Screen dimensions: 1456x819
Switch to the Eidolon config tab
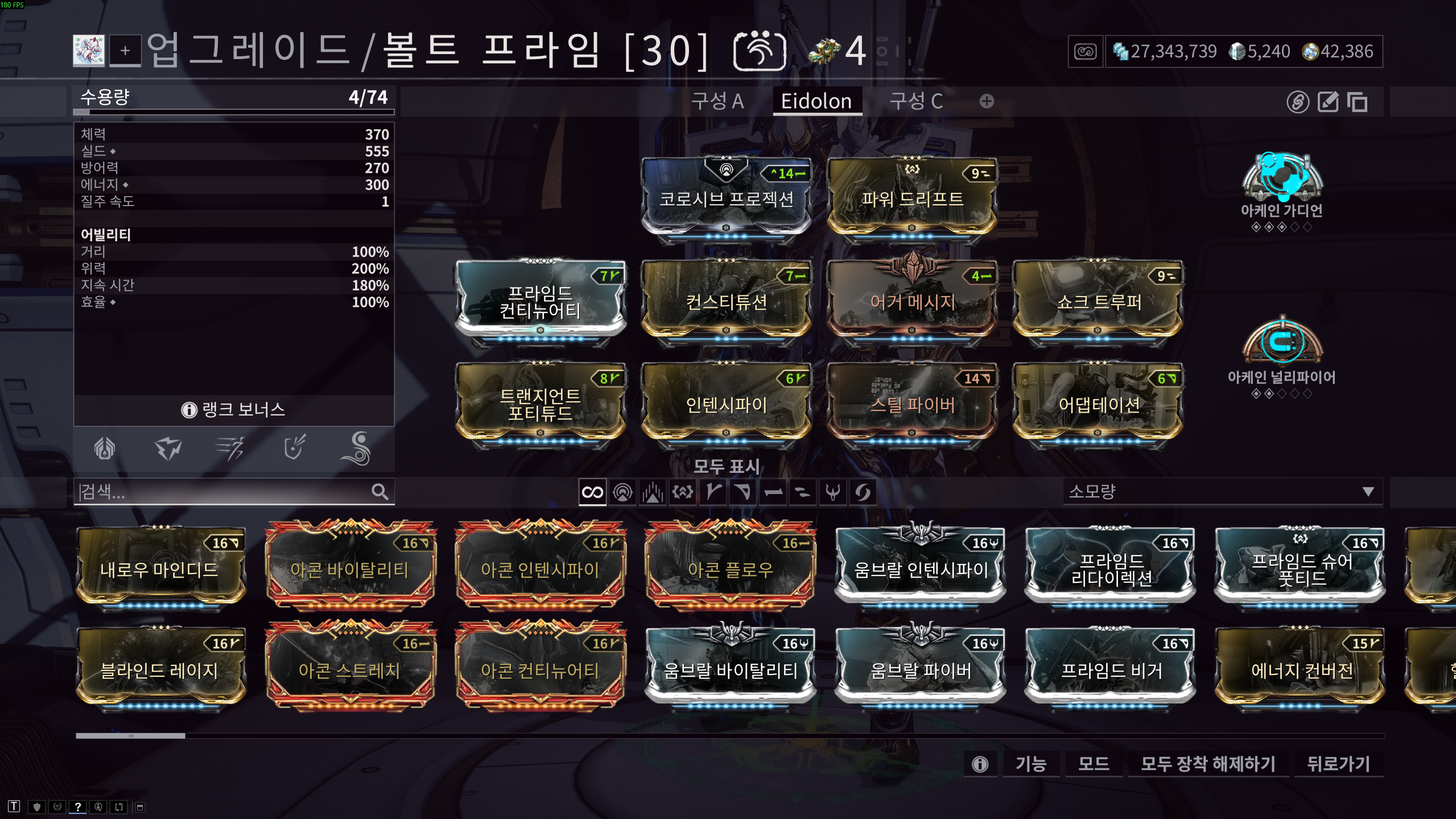coord(816,101)
